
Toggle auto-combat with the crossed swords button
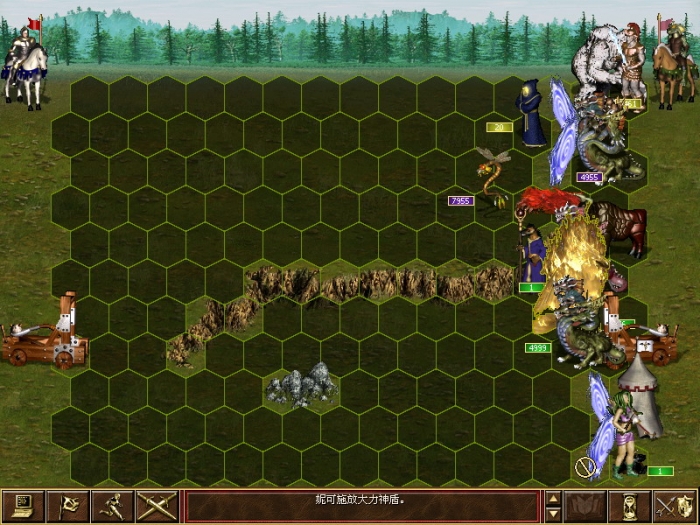point(157,506)
